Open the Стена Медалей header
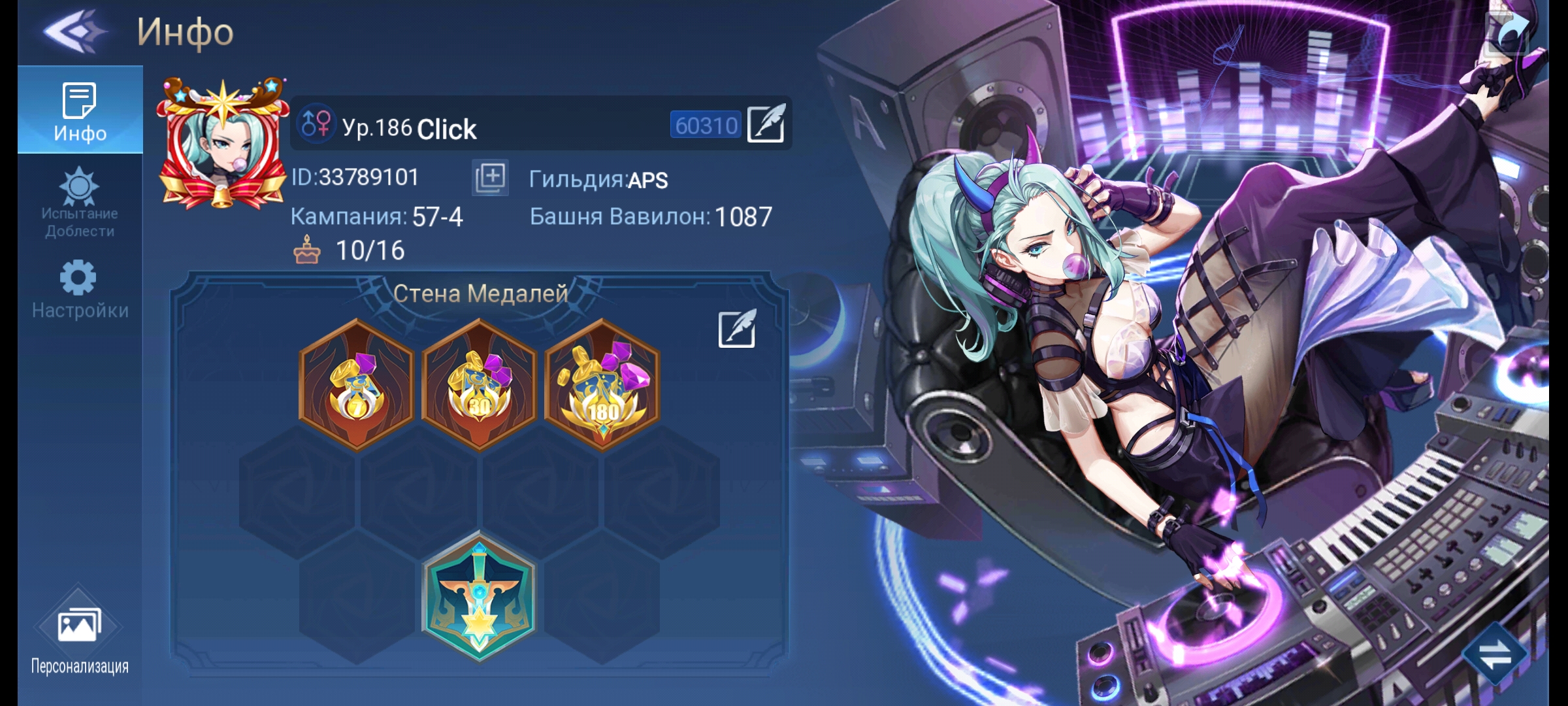Screen dimensions: 1568x706 (480, 293)
